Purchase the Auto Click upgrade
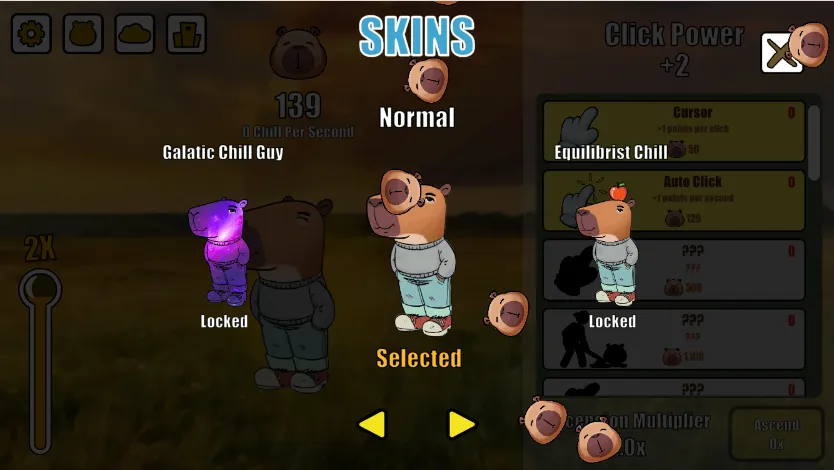The height and width of the screenshot is (470, 834). pyautogui.click(x=673, y=200)
